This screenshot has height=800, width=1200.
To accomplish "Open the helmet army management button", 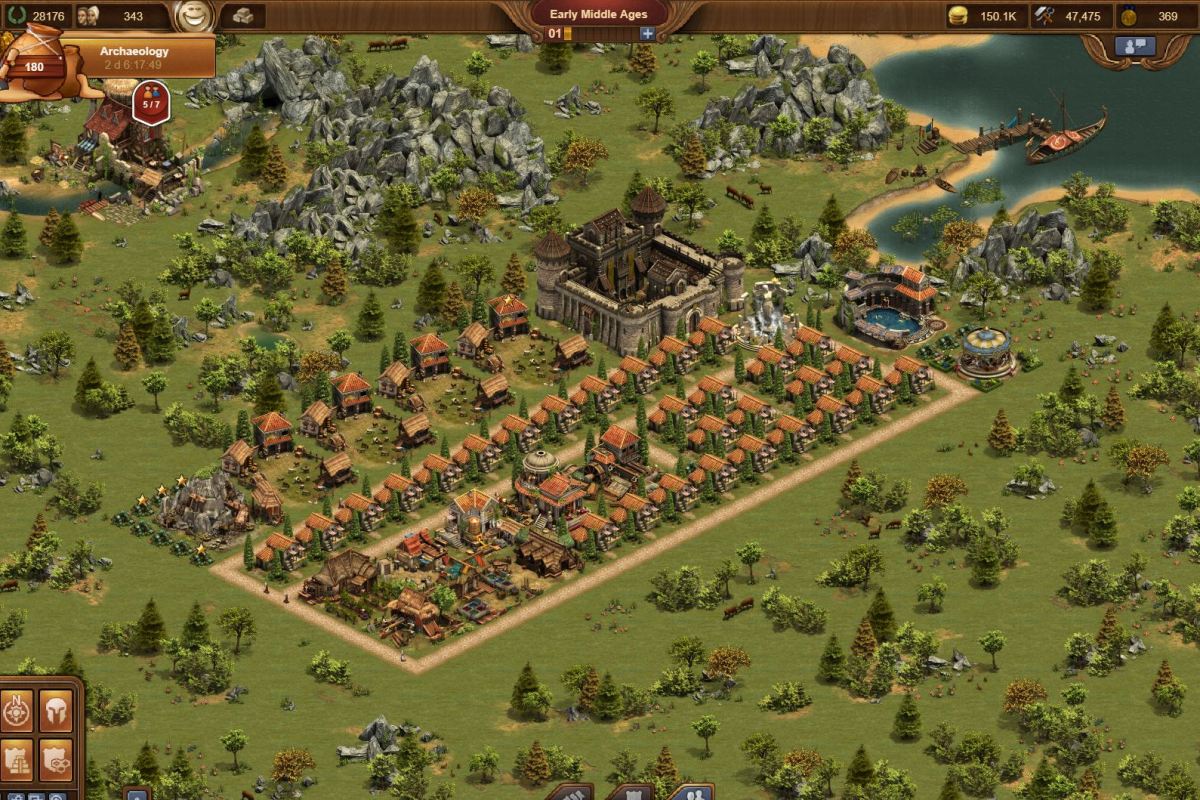I will (55, 711).
